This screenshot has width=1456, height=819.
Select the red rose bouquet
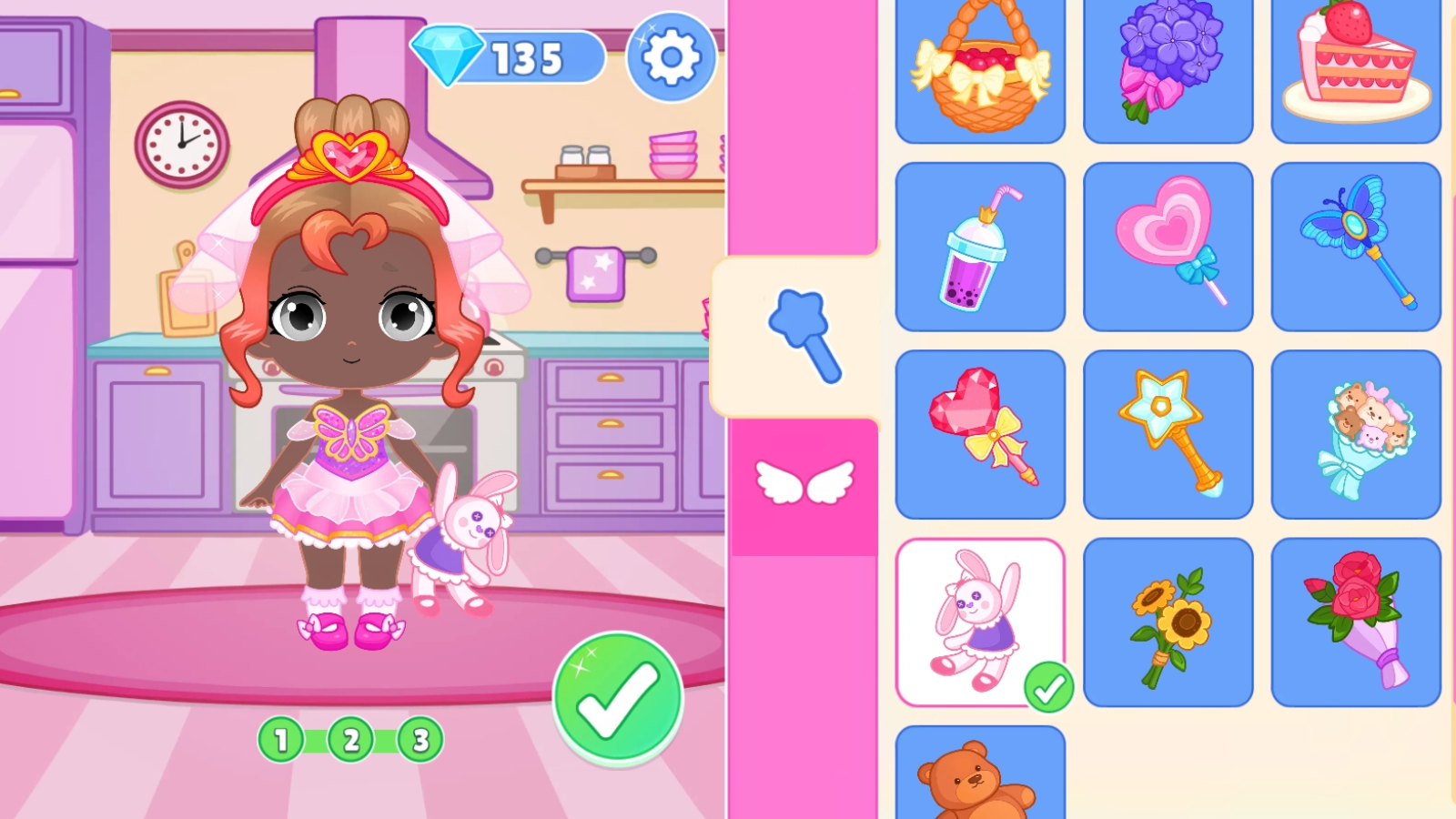1355,622
